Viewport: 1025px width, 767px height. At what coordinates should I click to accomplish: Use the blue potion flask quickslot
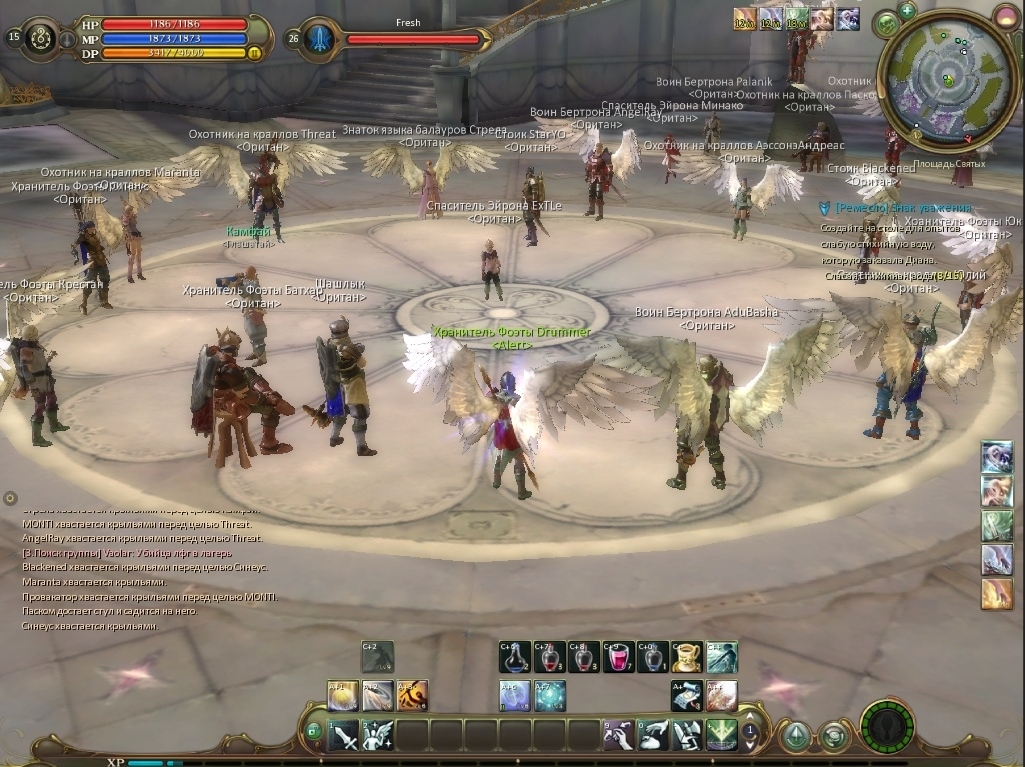click(515, 657)
